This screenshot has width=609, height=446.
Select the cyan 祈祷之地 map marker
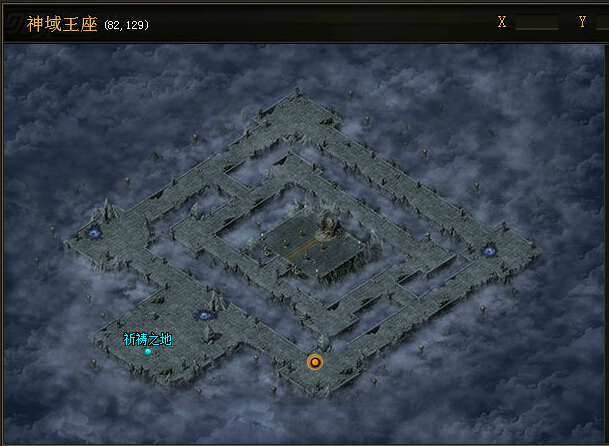click(148, 351)
